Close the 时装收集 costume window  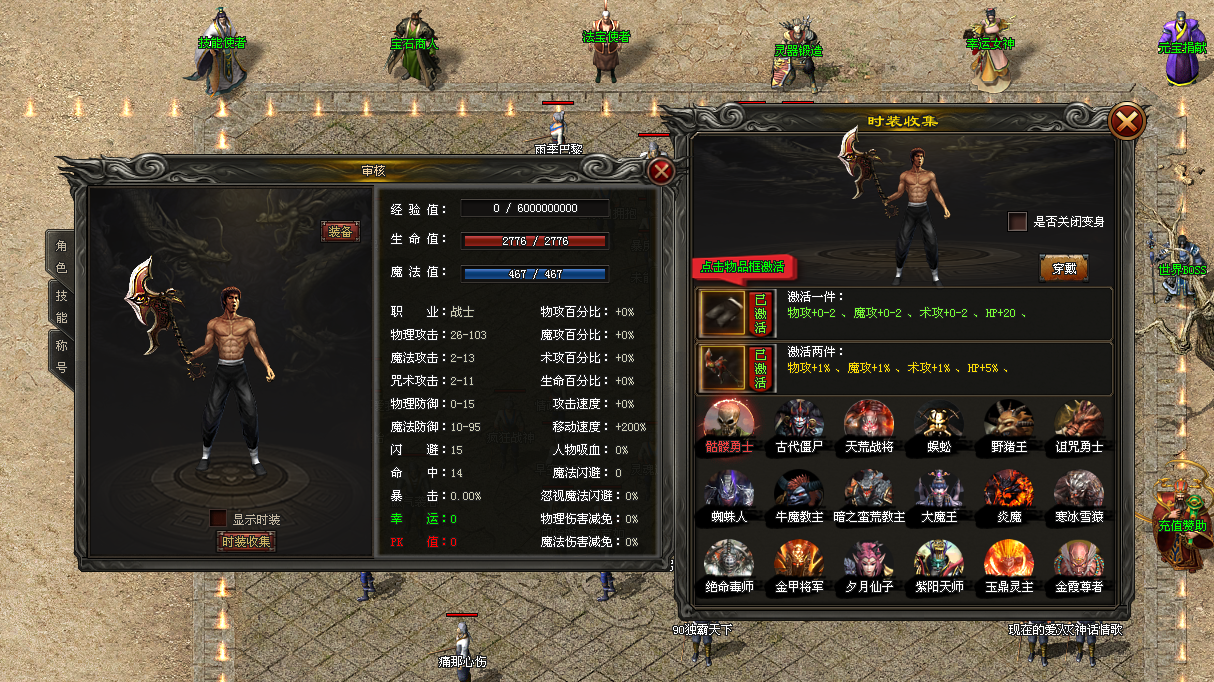coord(1127,122)
